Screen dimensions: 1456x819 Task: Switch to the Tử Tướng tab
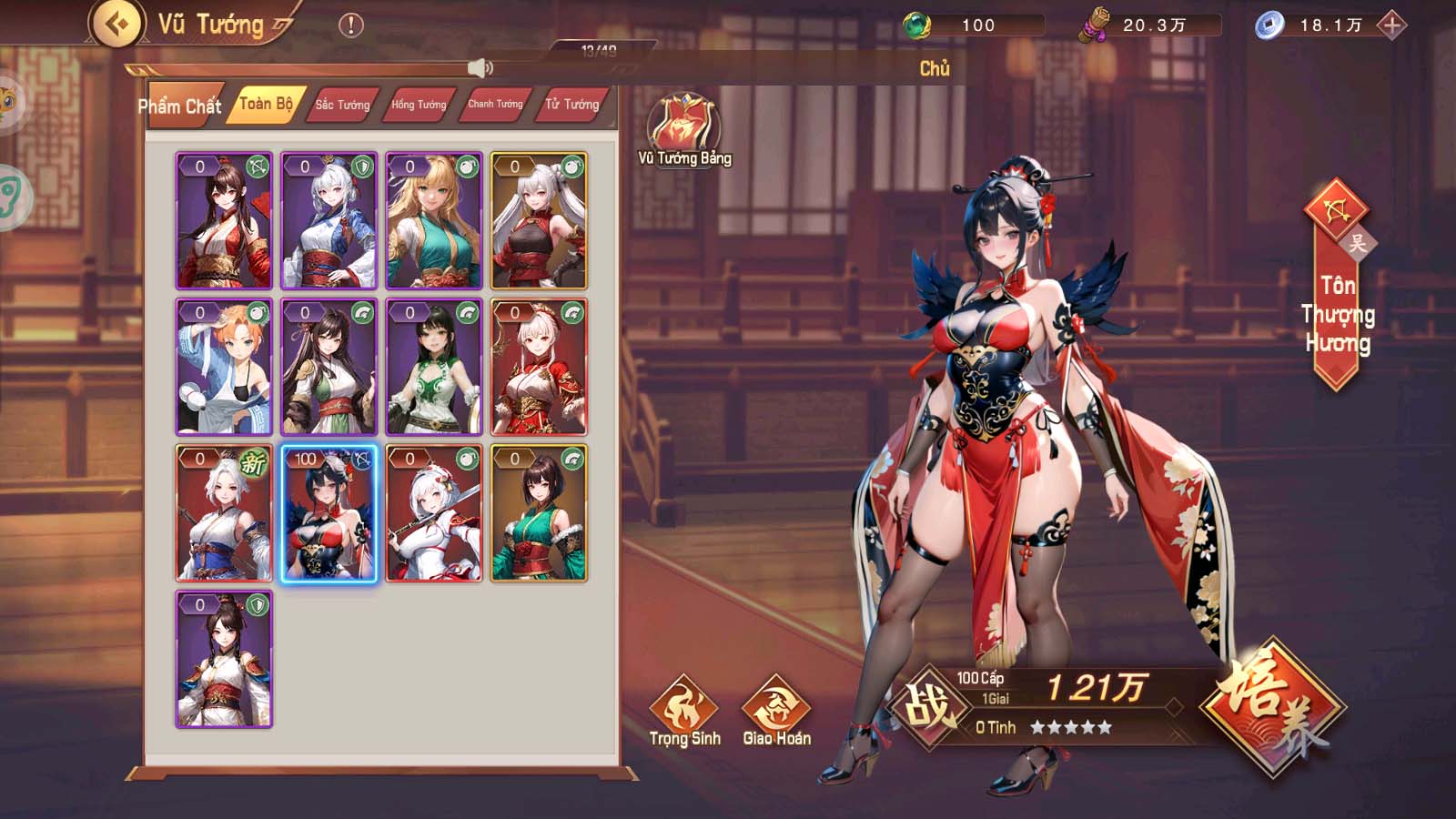pyautogui.click(x=571, y=105)
